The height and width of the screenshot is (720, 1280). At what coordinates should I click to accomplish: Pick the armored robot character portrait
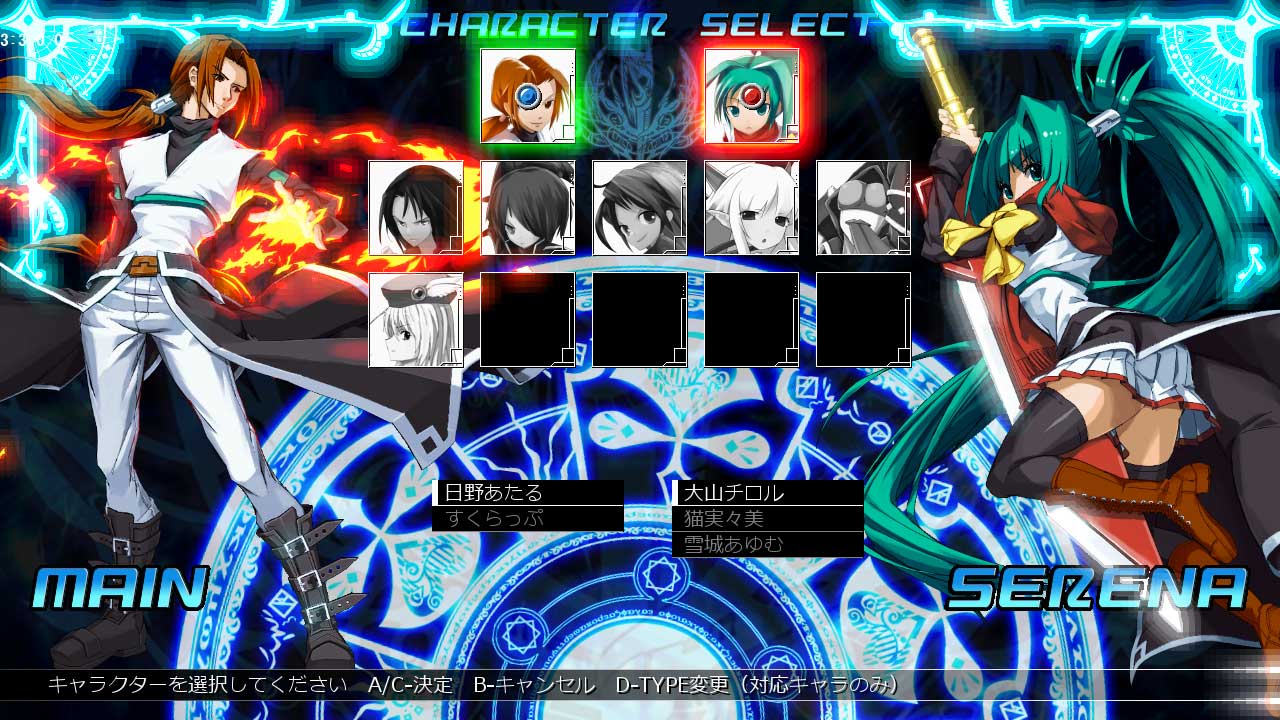click(x=864, y=208)
